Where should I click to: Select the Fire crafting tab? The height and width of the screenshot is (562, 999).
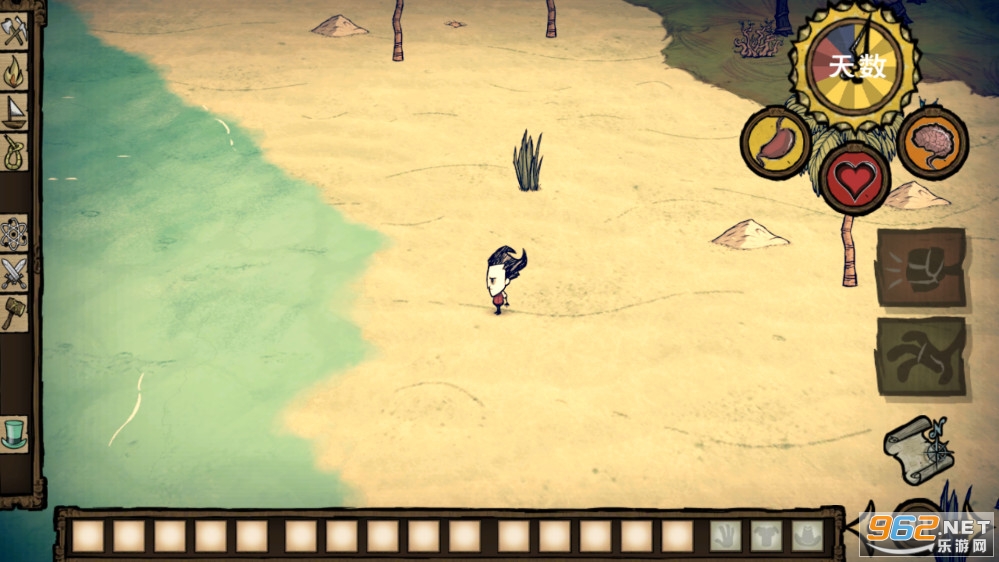[14, 71]
